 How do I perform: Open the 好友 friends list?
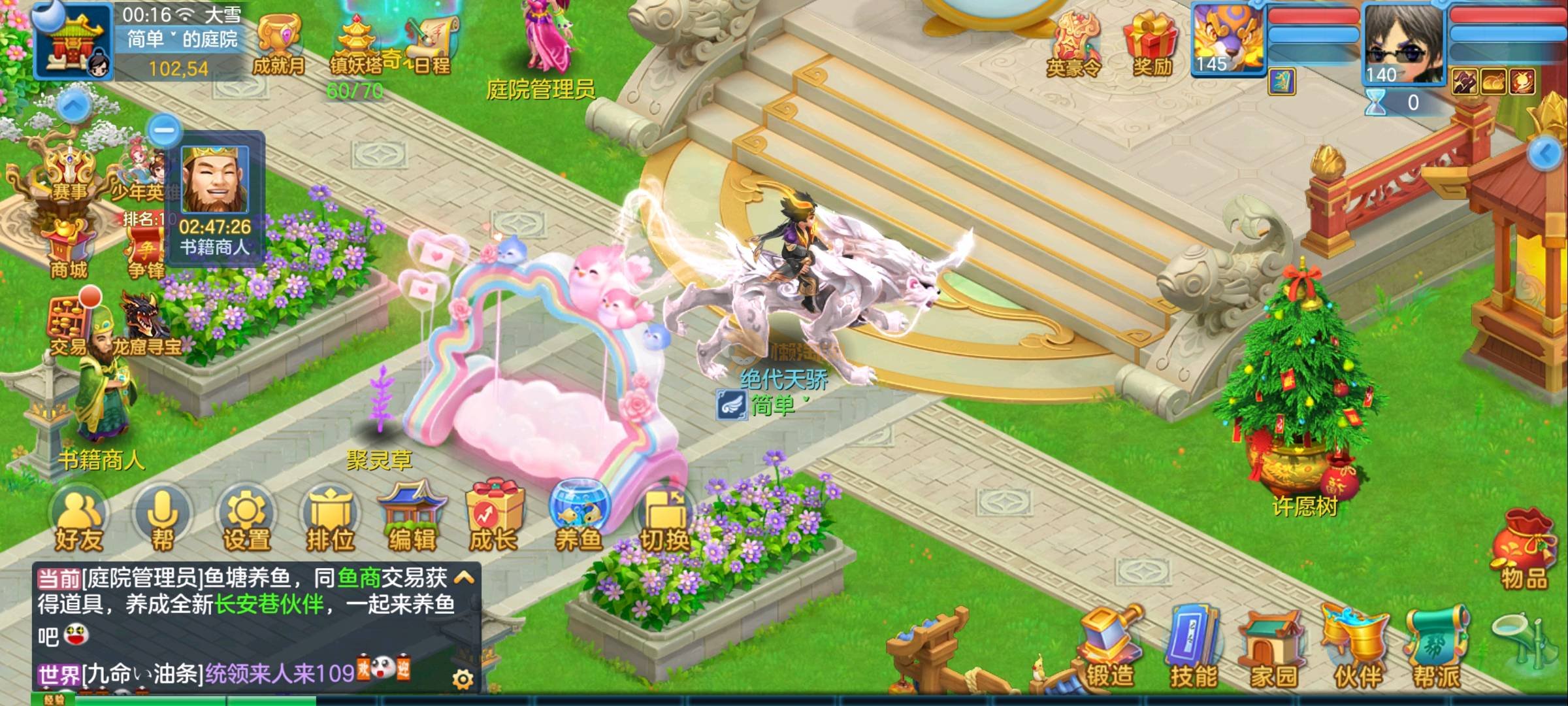79,521
